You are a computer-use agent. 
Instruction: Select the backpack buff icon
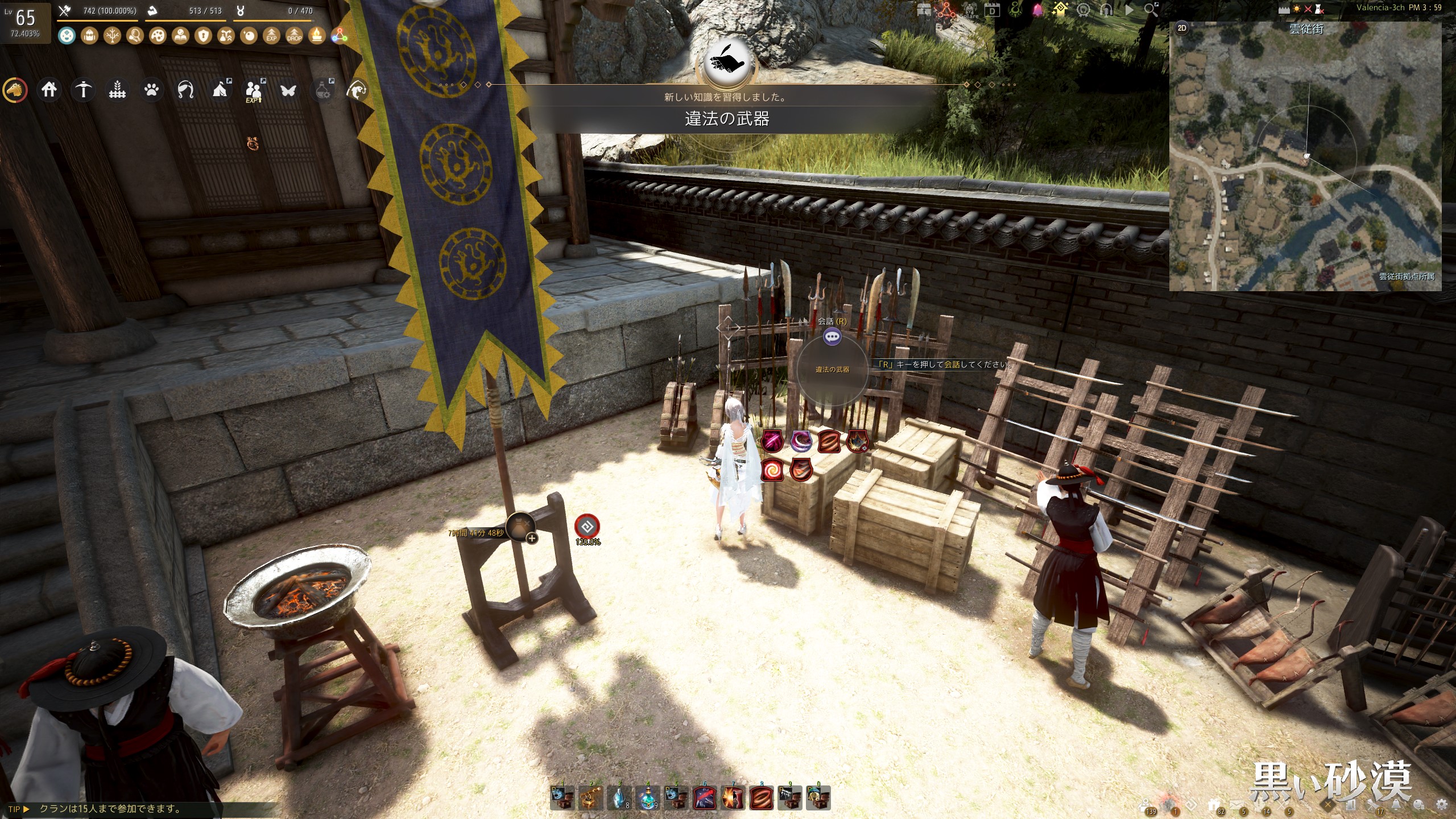(89, 36)
